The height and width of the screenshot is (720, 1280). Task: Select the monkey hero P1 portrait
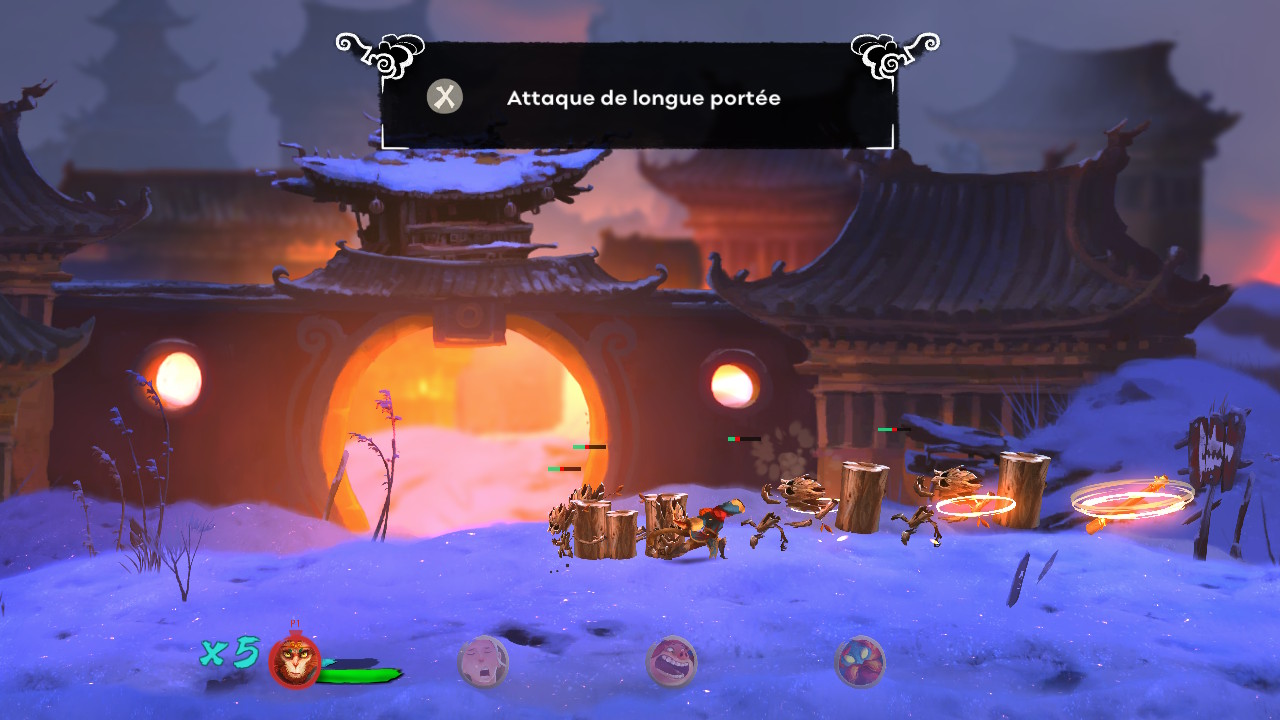[295, 661]
